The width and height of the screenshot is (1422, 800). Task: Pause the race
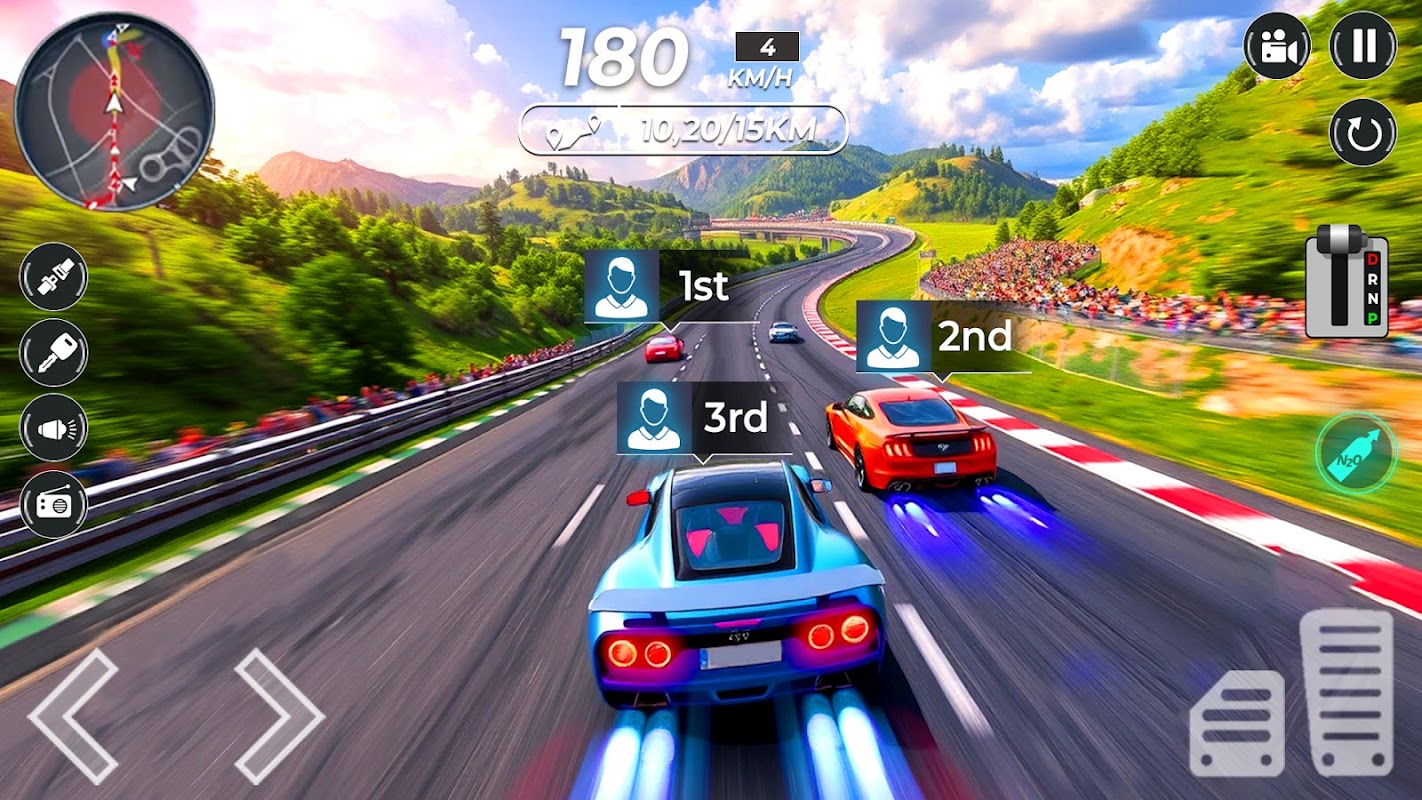[x=1362, y=46]
